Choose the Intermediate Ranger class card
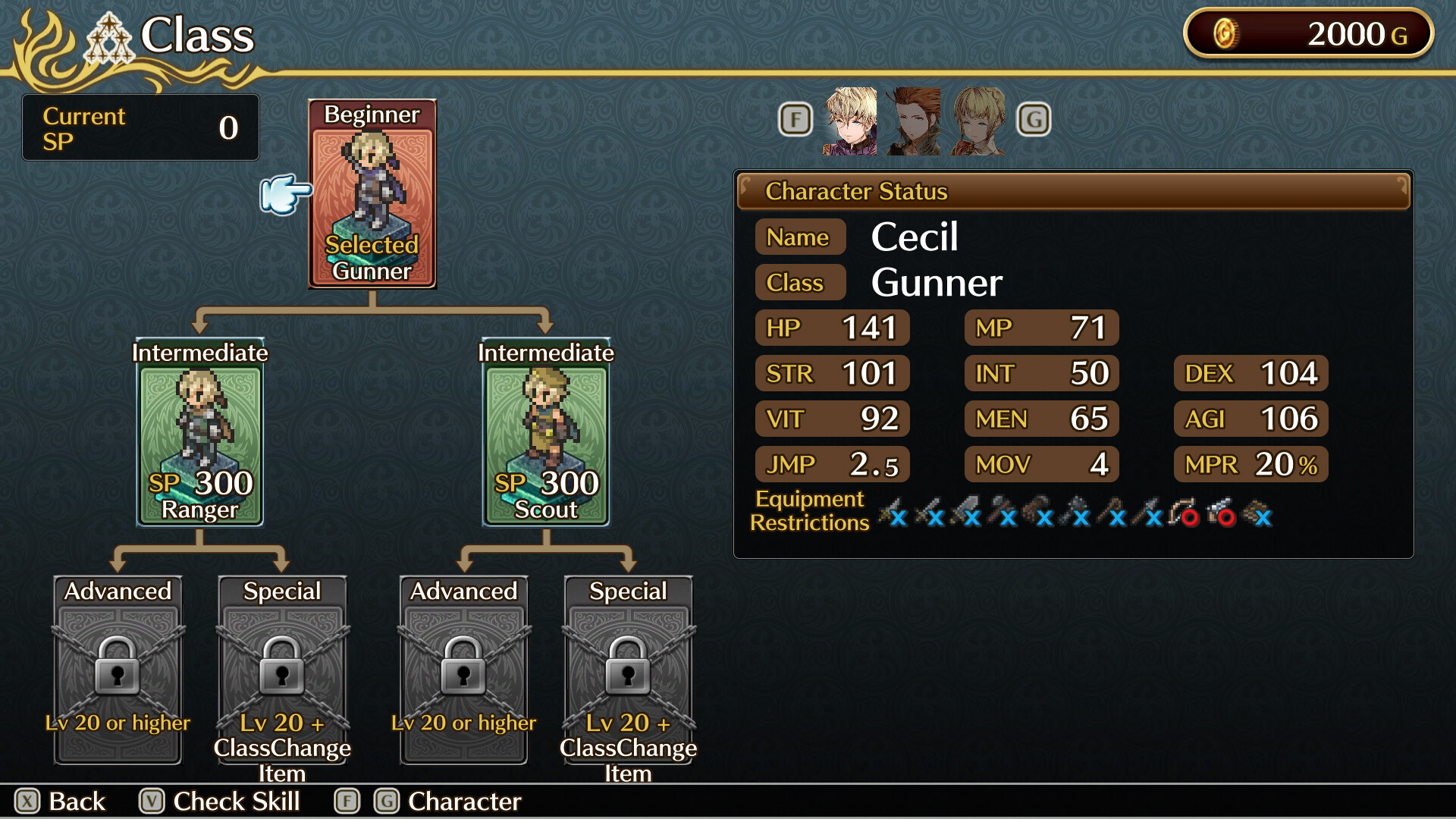Screen dimensions: 1456x819 tap(199, 434)
